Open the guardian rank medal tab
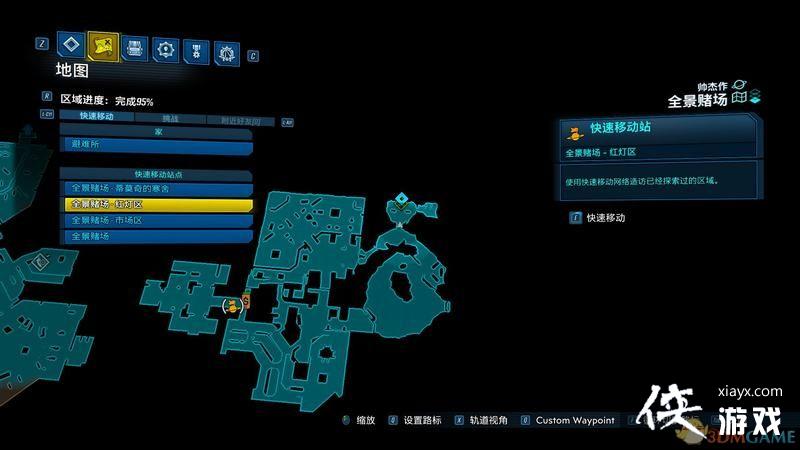800x450 pixels. [x=196, y=48]
